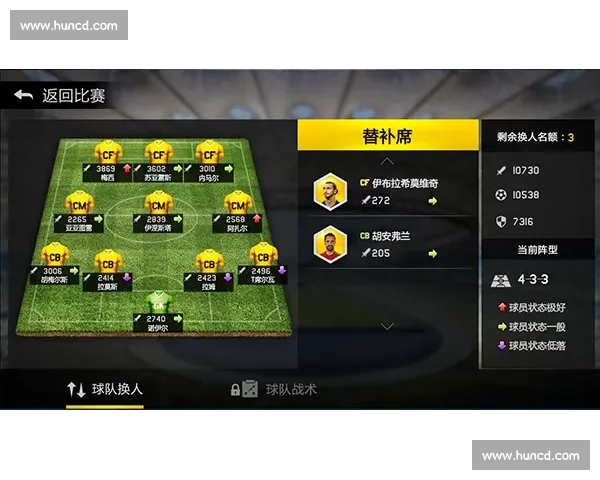Show more substitutes with the down arrow
Image resolution: width=600 pixels, height=480 pixels.
coord(388,325)
